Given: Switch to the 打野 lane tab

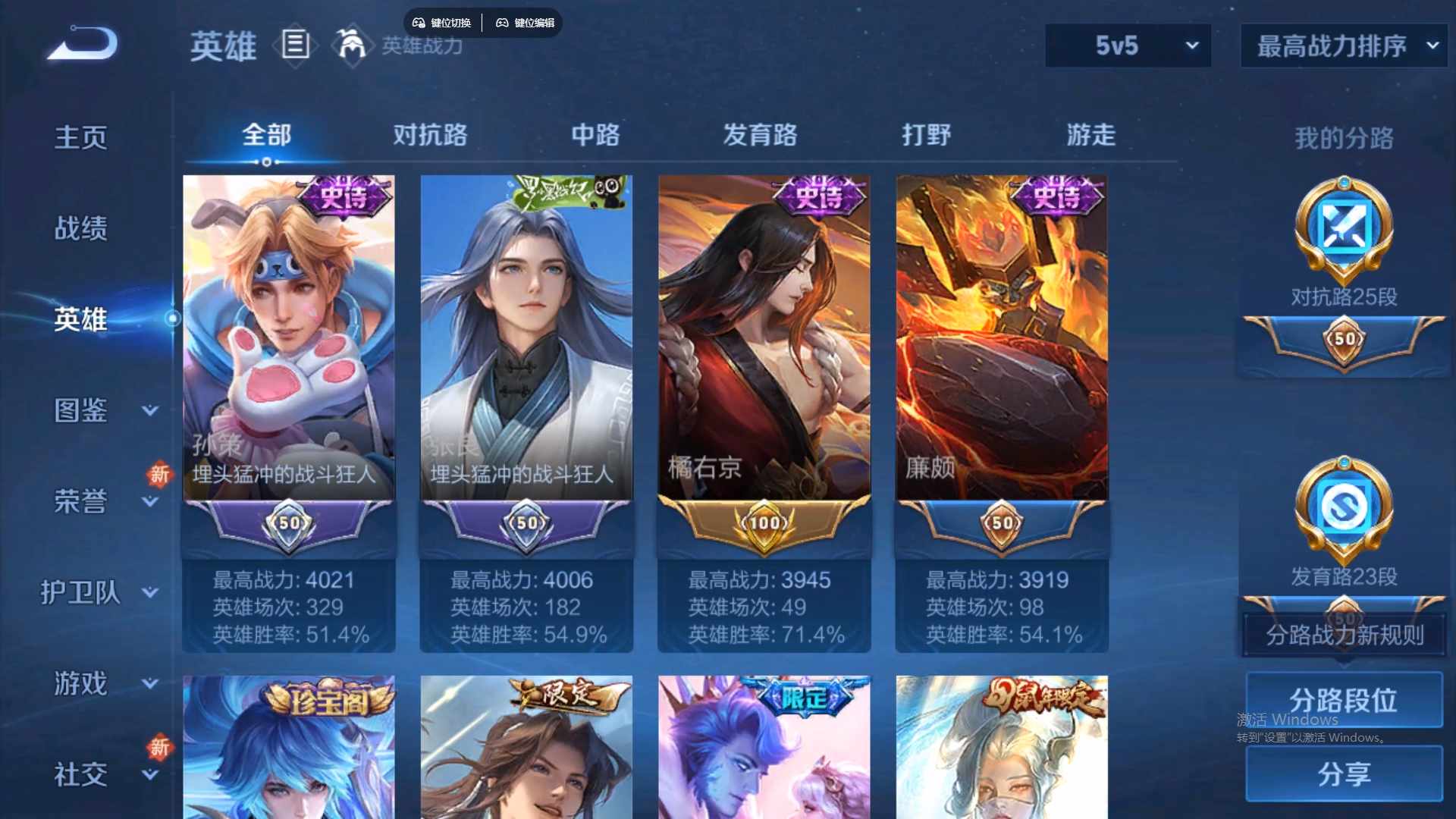Looking at the screenshot, I should tap(927, 135).
